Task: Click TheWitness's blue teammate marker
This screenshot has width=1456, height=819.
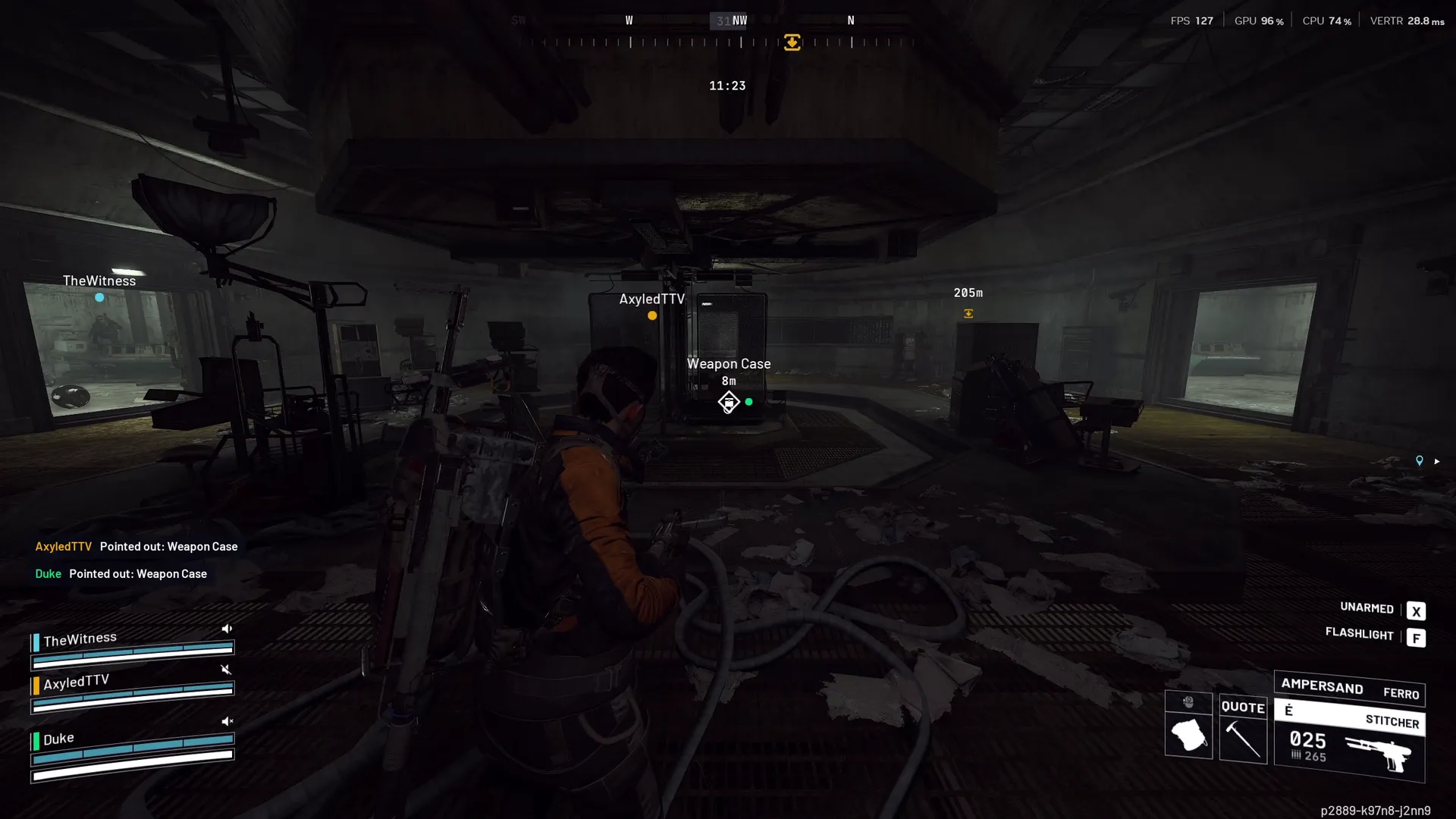Action: point(99,298)
